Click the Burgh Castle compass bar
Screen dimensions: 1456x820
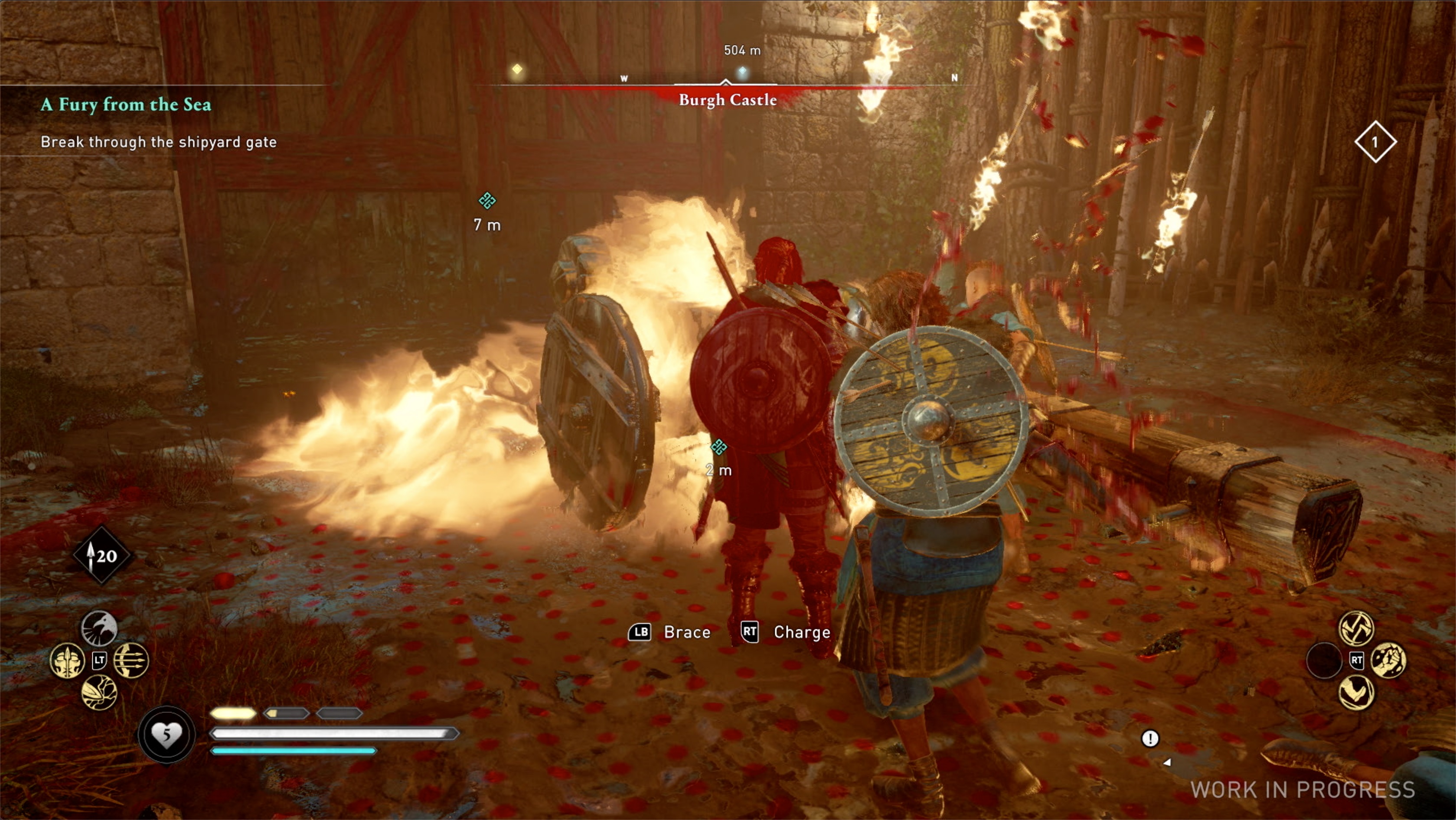click(x=728, y=99)
